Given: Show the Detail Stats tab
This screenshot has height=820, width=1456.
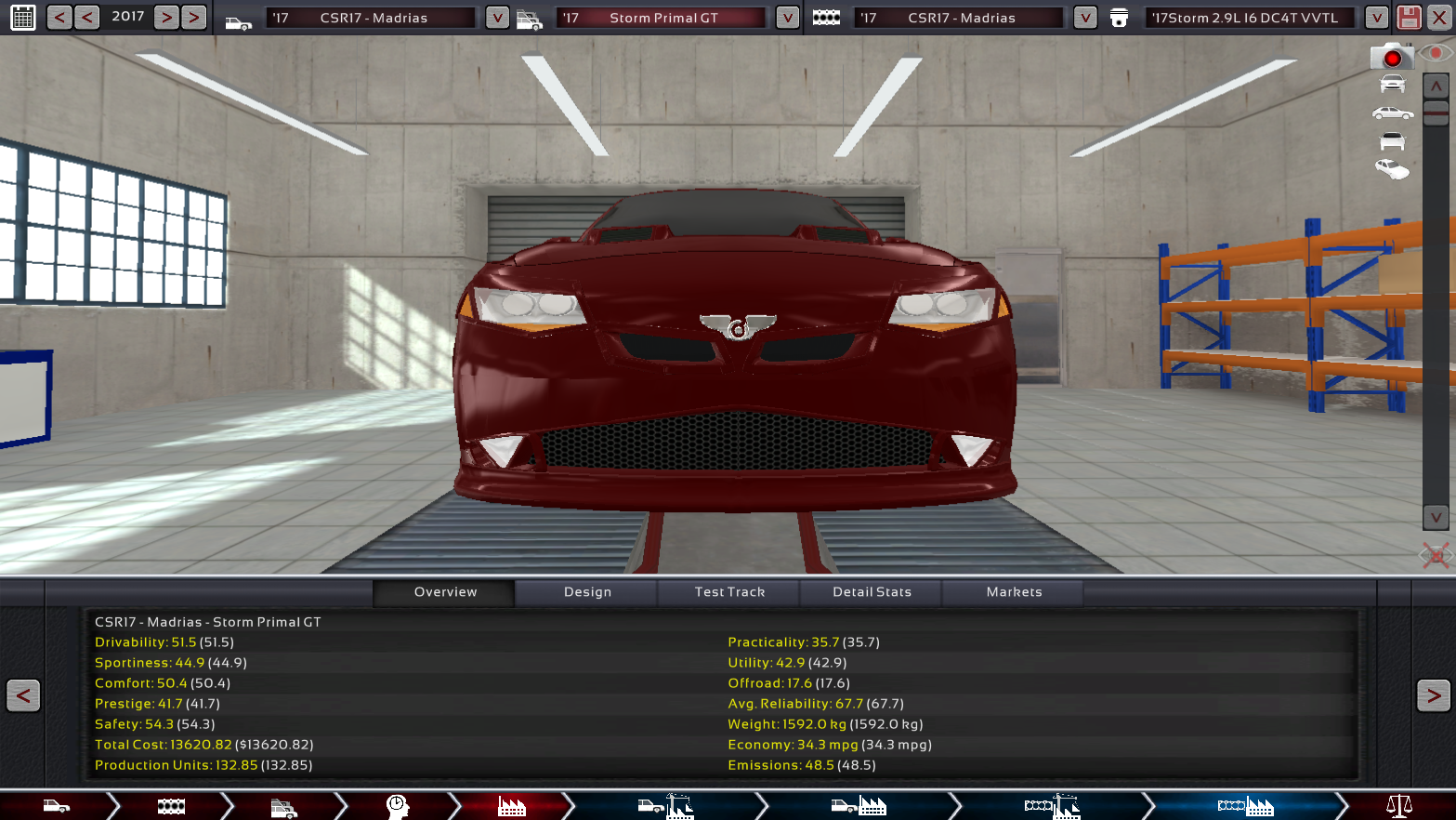Looking at the screenshot, I should click(x=872, y=592).
